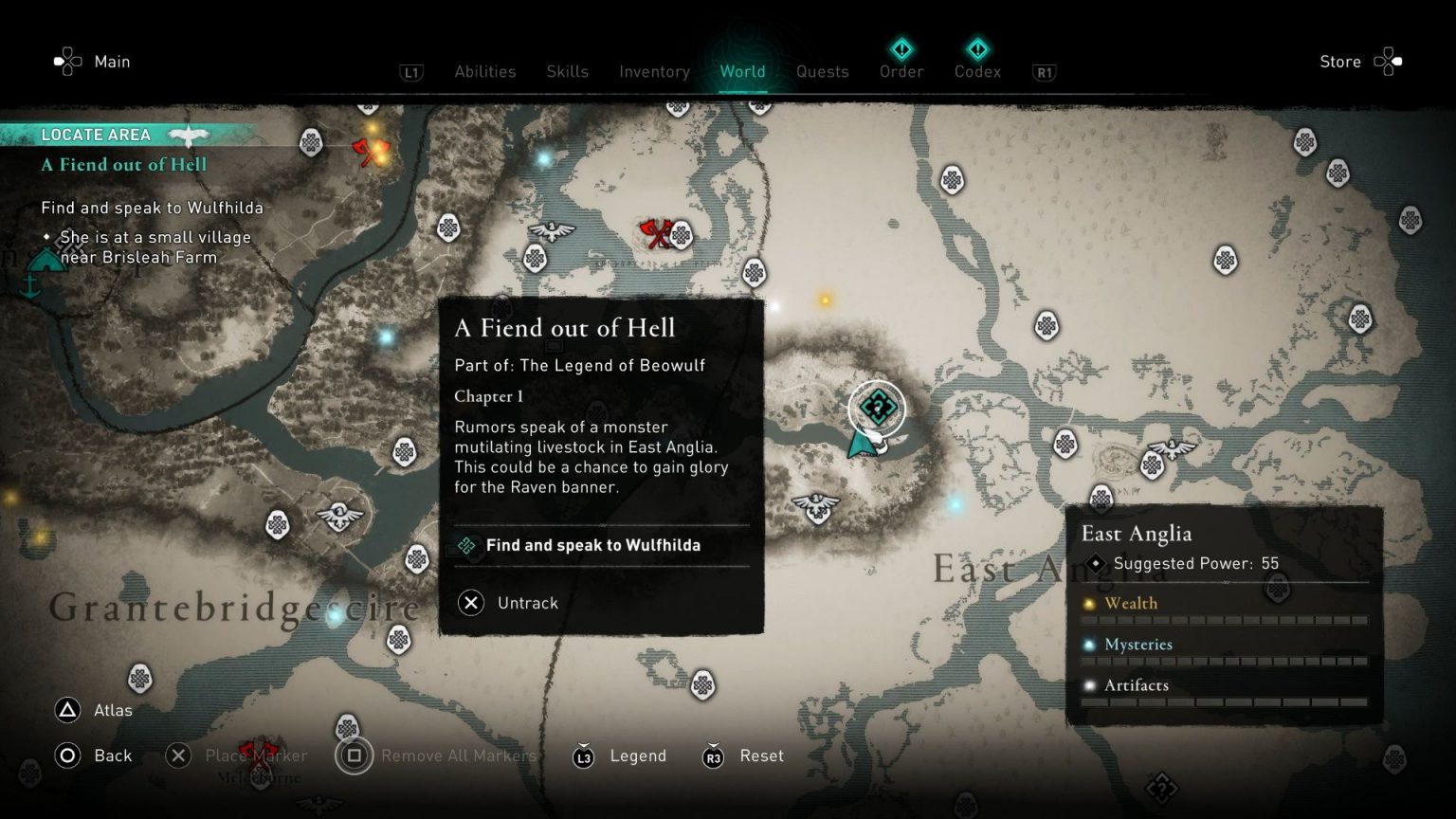
Task: Click the Wealth progress bar for East Anglia
Action: point(1226,620)
